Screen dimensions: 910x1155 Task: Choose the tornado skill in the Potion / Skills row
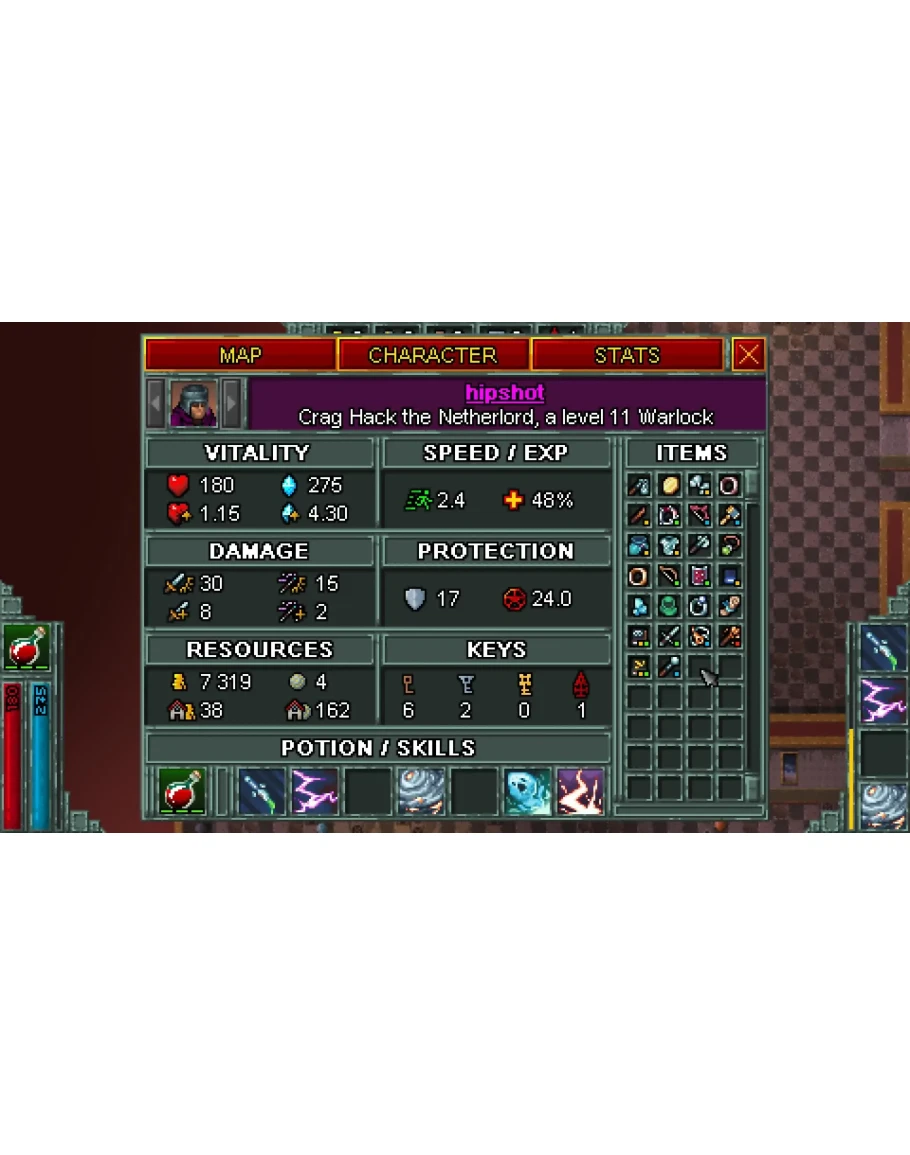coord(421,792)
